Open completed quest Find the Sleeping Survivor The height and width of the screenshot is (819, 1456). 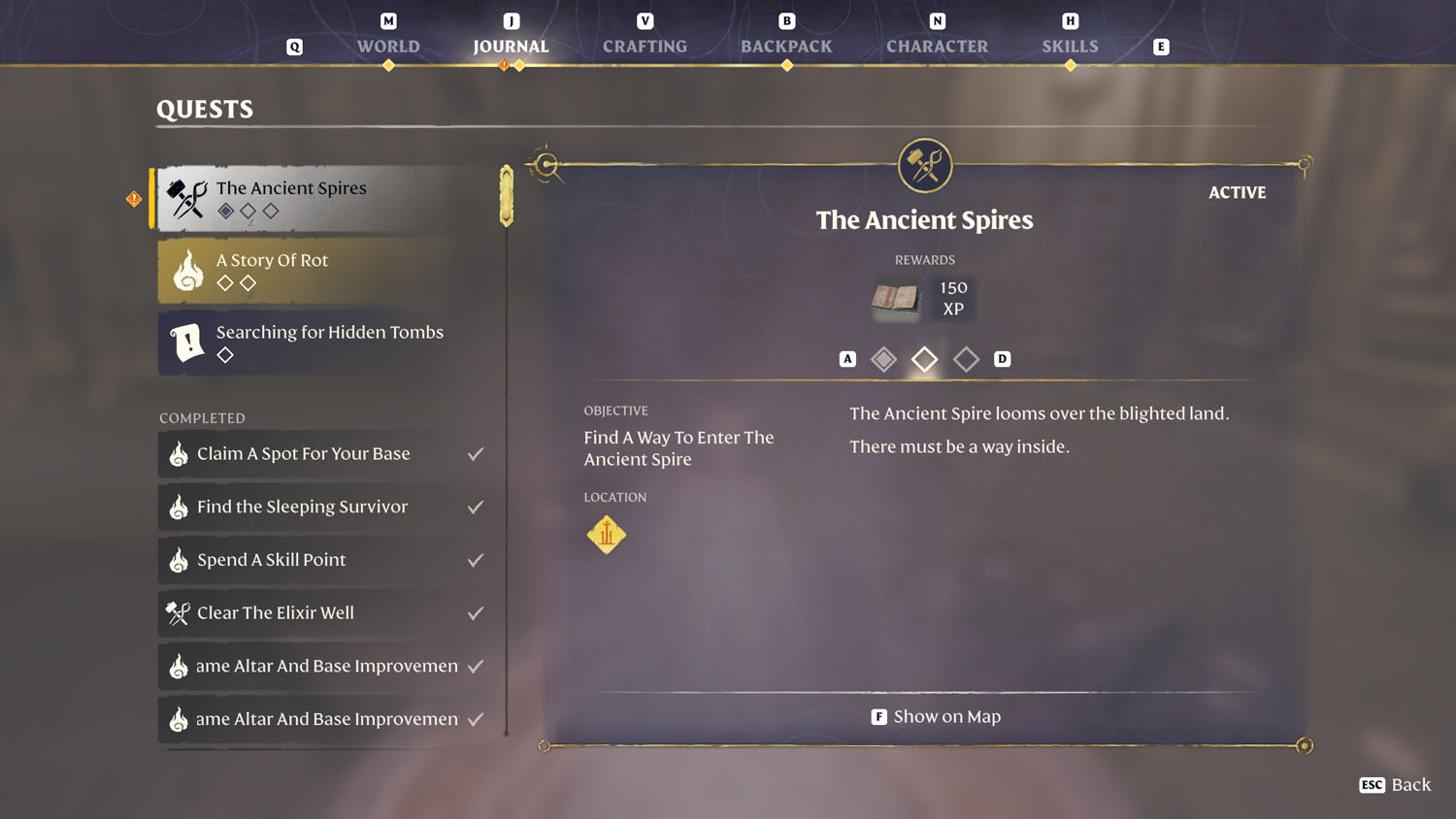[327, 507]
